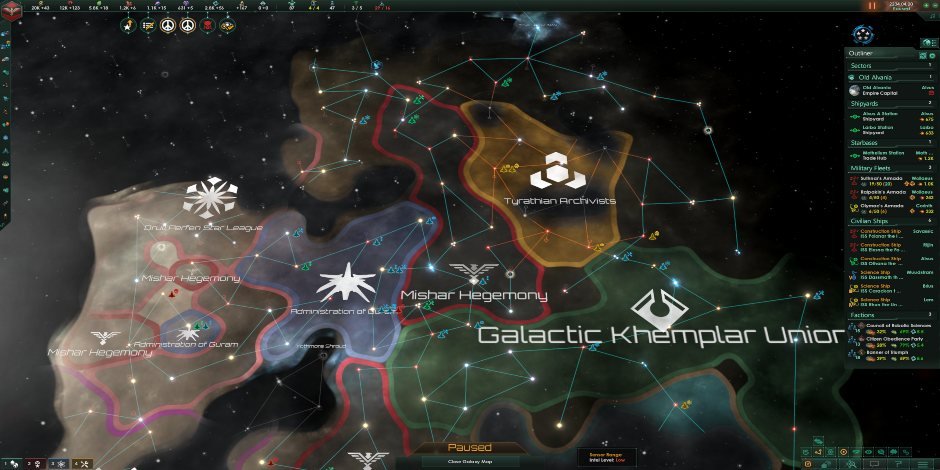Image resolution: width=940 pixels, height=470 pixels.
Task: Open the Banner of Triumph faction
Action: click(892, 352)
